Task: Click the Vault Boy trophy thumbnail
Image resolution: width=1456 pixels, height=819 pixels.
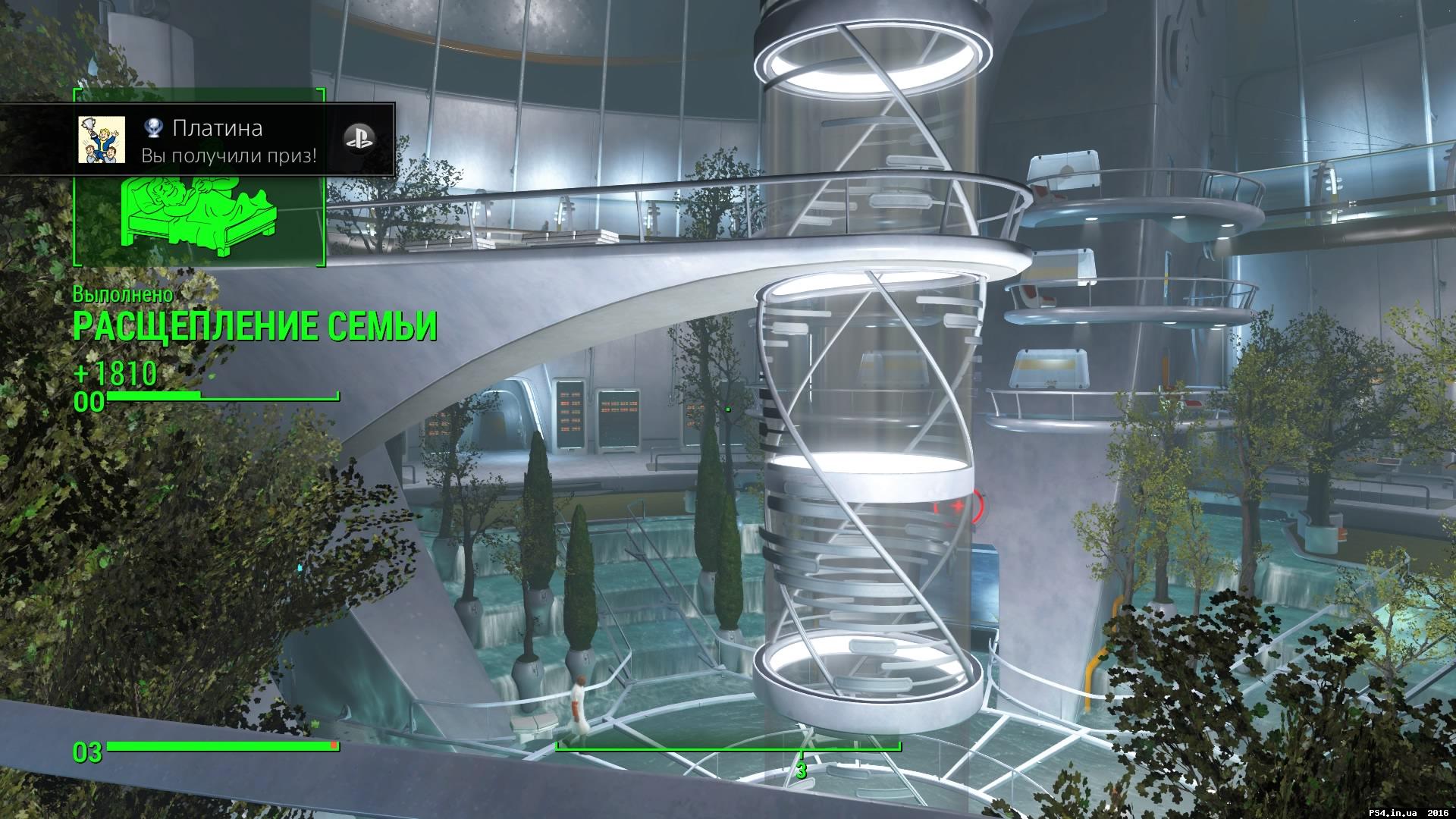Action: click(102, 140)
